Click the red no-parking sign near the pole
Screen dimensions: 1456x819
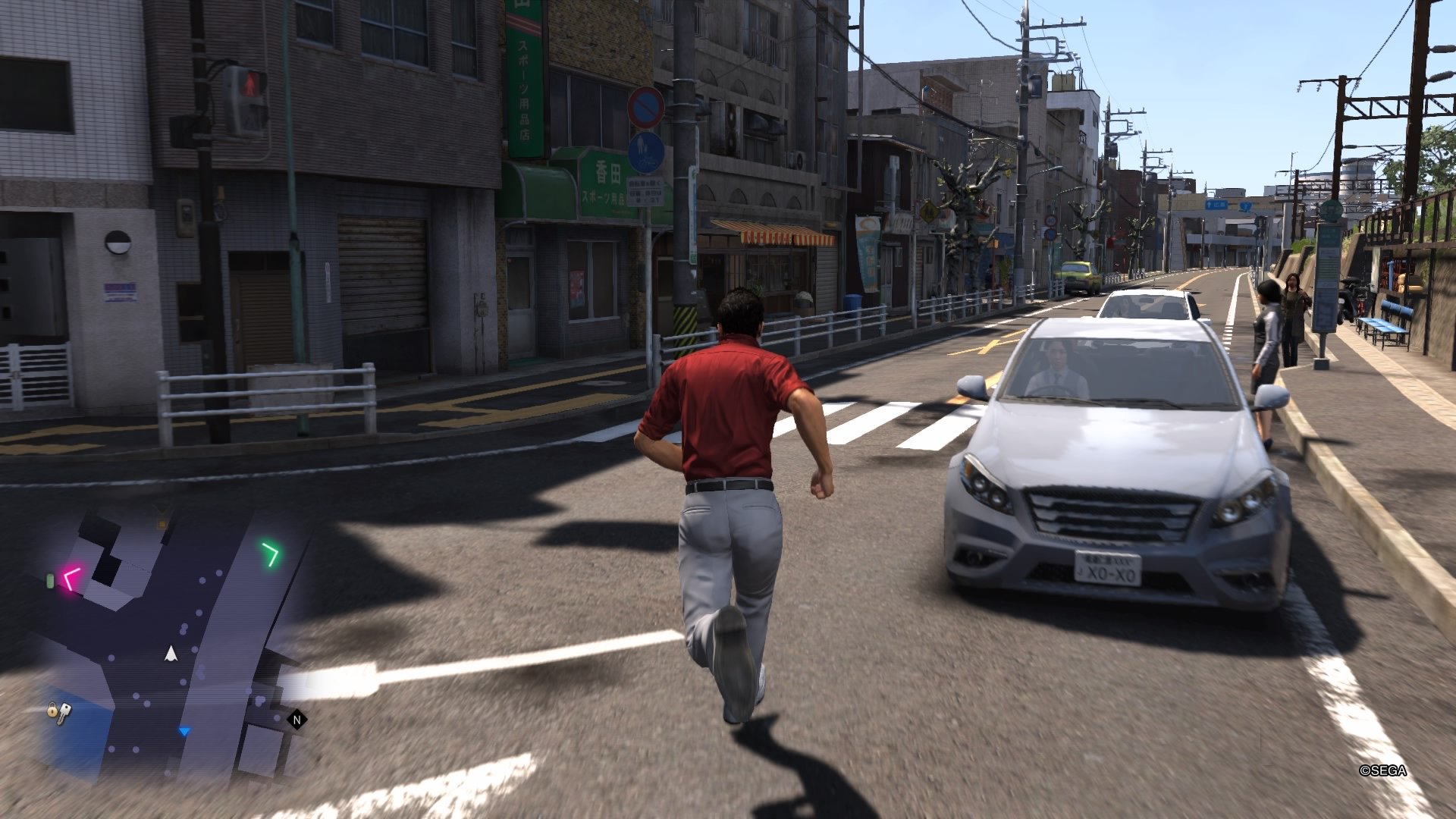tap(646, 108)
